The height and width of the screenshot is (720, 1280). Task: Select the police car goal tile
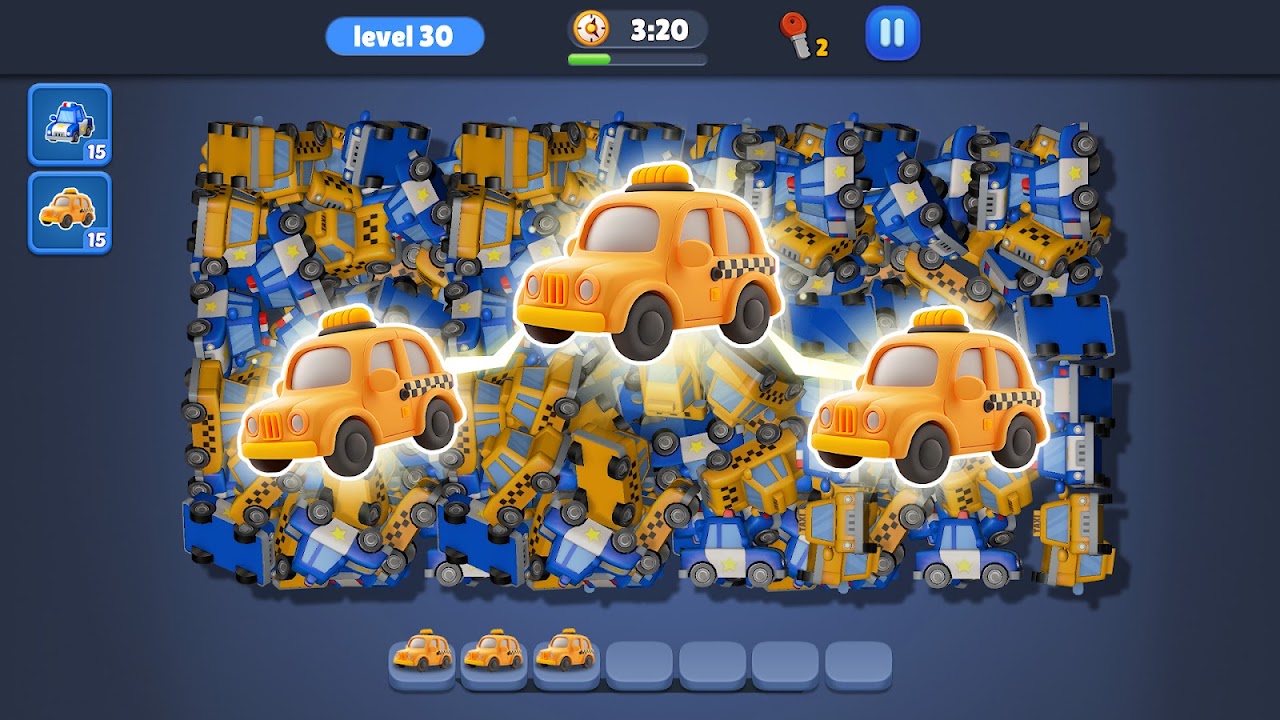point(70,125)
